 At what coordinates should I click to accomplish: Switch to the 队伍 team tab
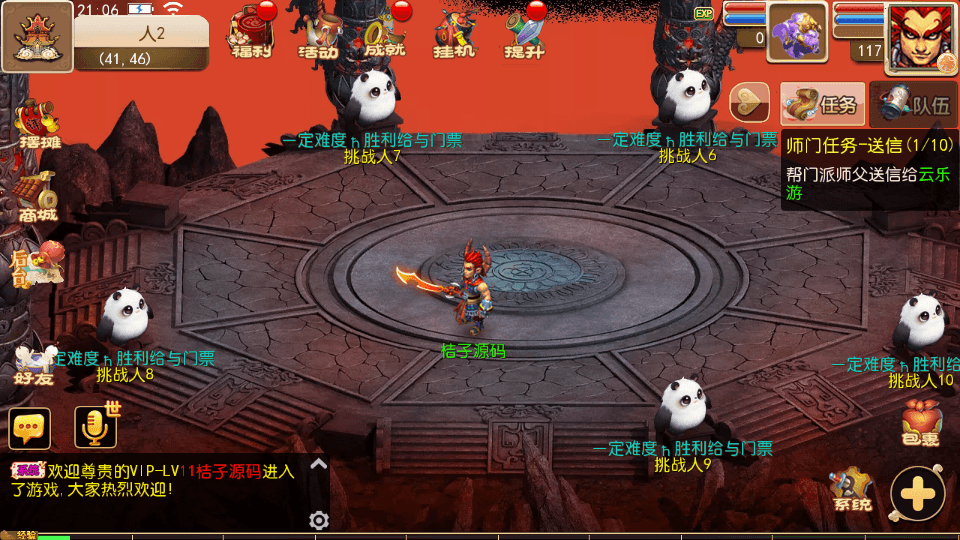point(913,103)
